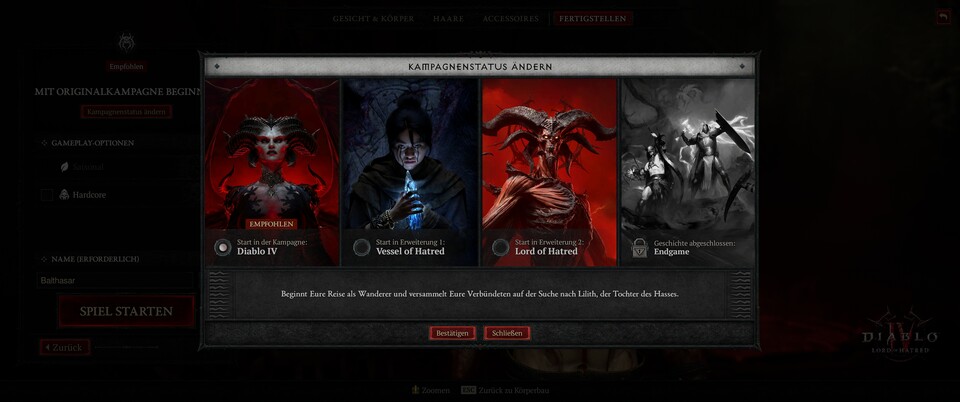Screen dimensions: 960x402
Task: Open the Fertigstellen tab
Action: pyautogui.click(x=594, y=18)
